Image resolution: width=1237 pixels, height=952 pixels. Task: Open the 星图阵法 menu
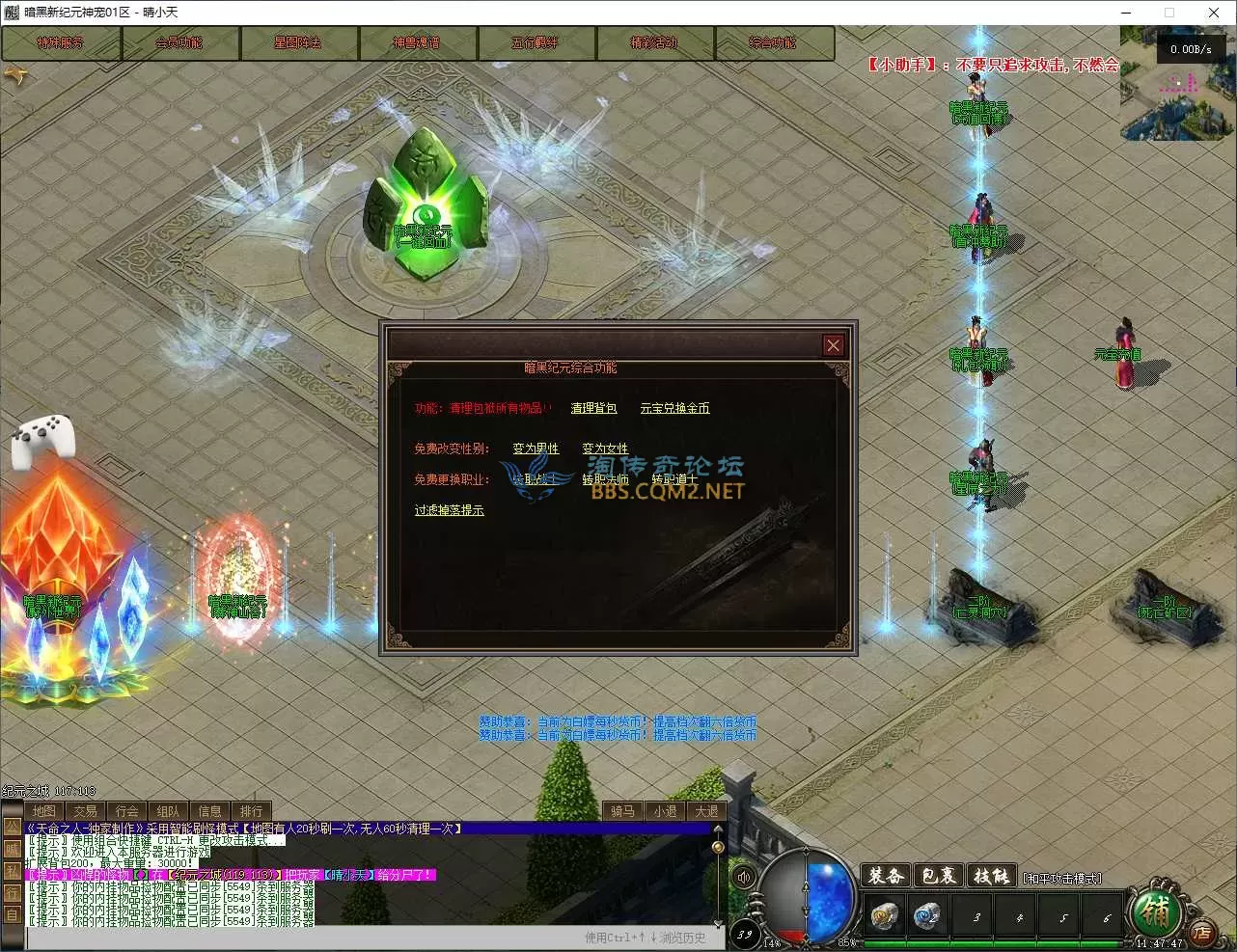point(298,43)
